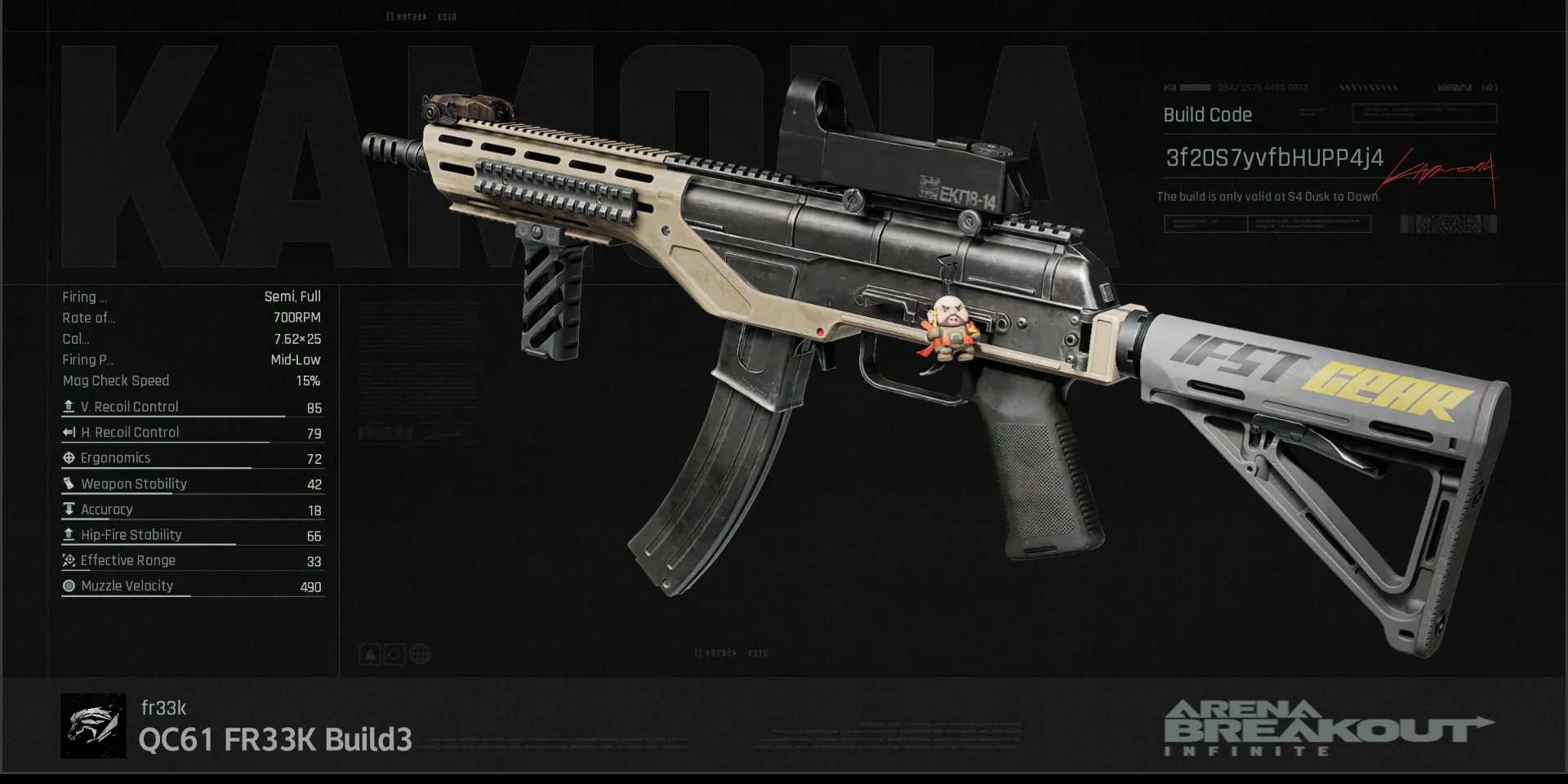Image resolution: width=1568 pixels, height=784 pixels.
Task: Click the Hip-Fire Stability icon
Action: 69,534
